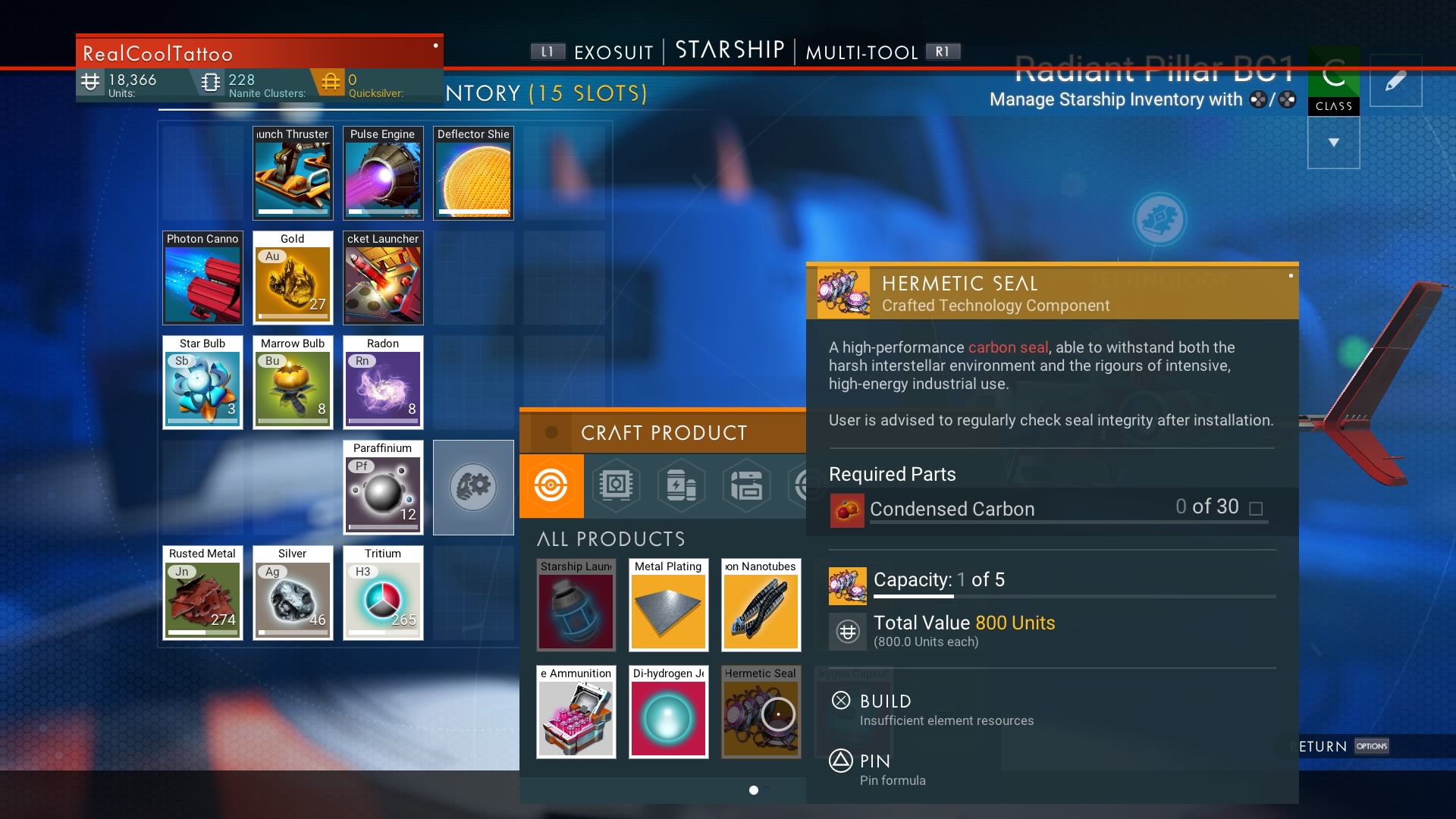Select the fuel canister consumables craft category
The image size is (1456, 819).
coord(682,486)
